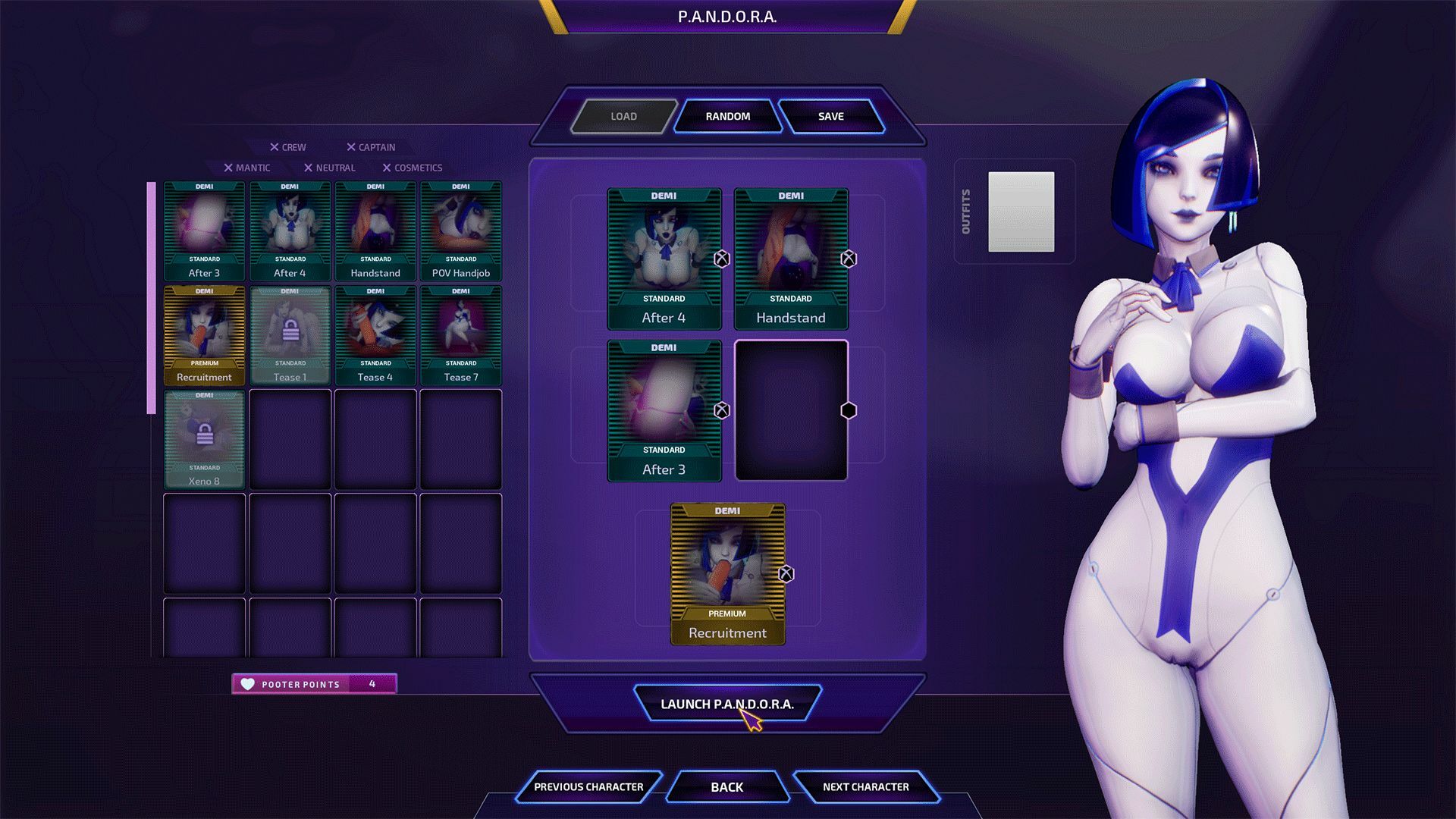
Task: Toggle the Cosmetics filter
Action: click(x=412, y=168)
